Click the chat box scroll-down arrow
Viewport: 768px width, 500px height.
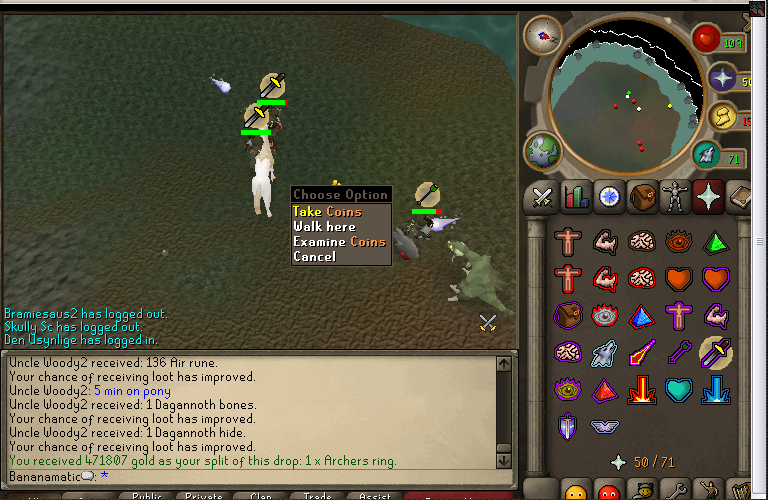click(506, 459)
